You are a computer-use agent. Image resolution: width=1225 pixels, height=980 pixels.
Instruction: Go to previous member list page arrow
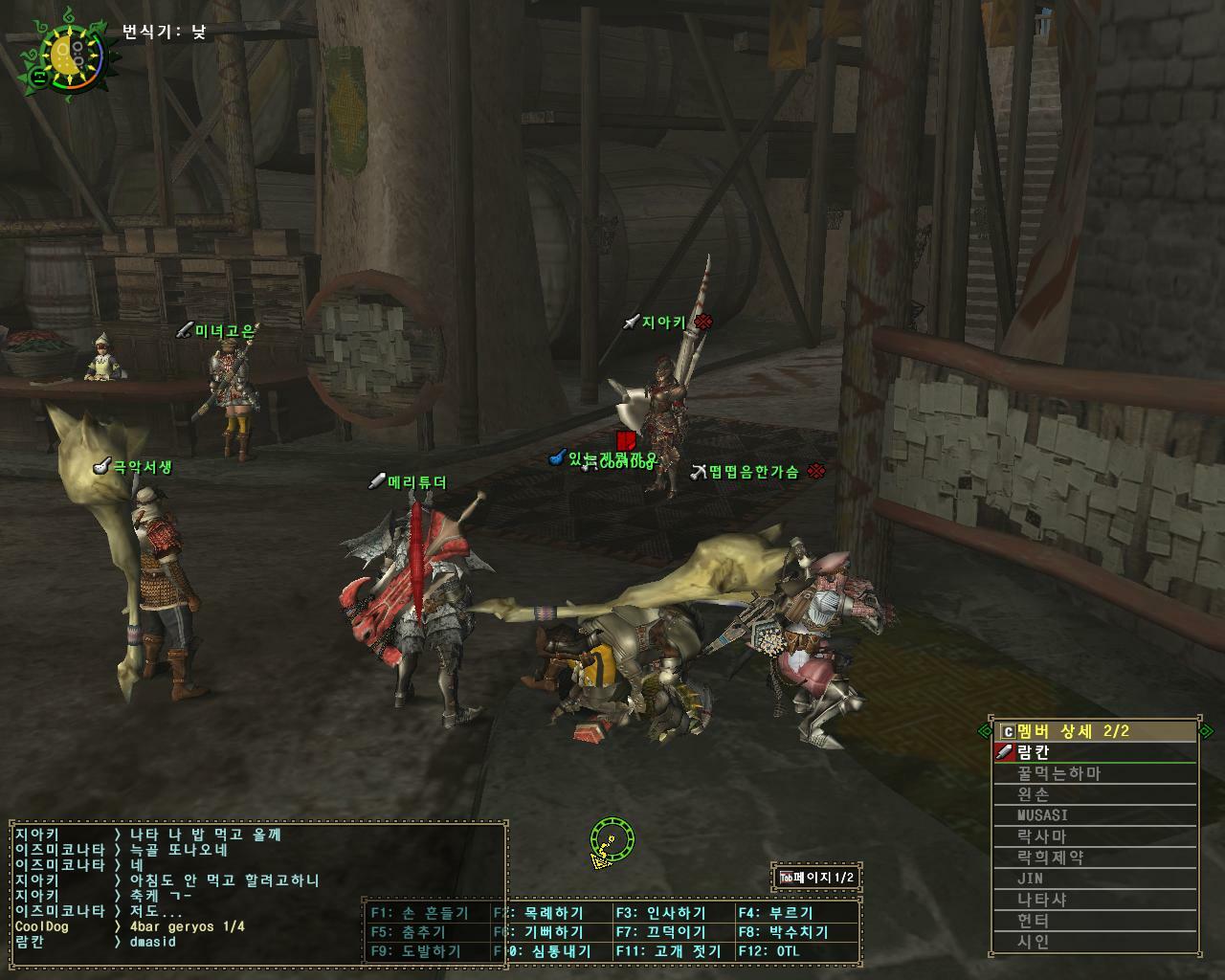985,731
